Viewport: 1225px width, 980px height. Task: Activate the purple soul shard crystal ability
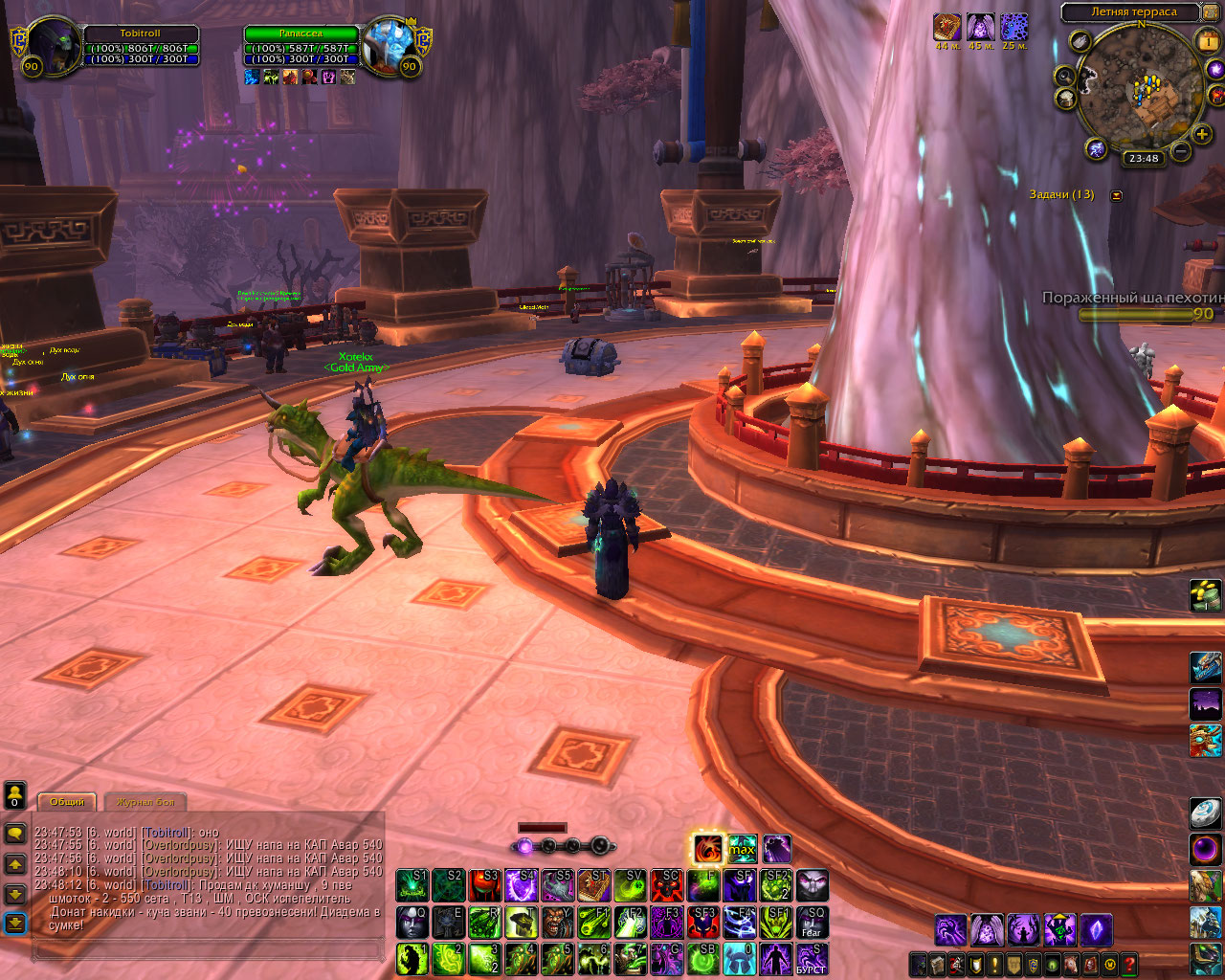tap(1096, 929)
